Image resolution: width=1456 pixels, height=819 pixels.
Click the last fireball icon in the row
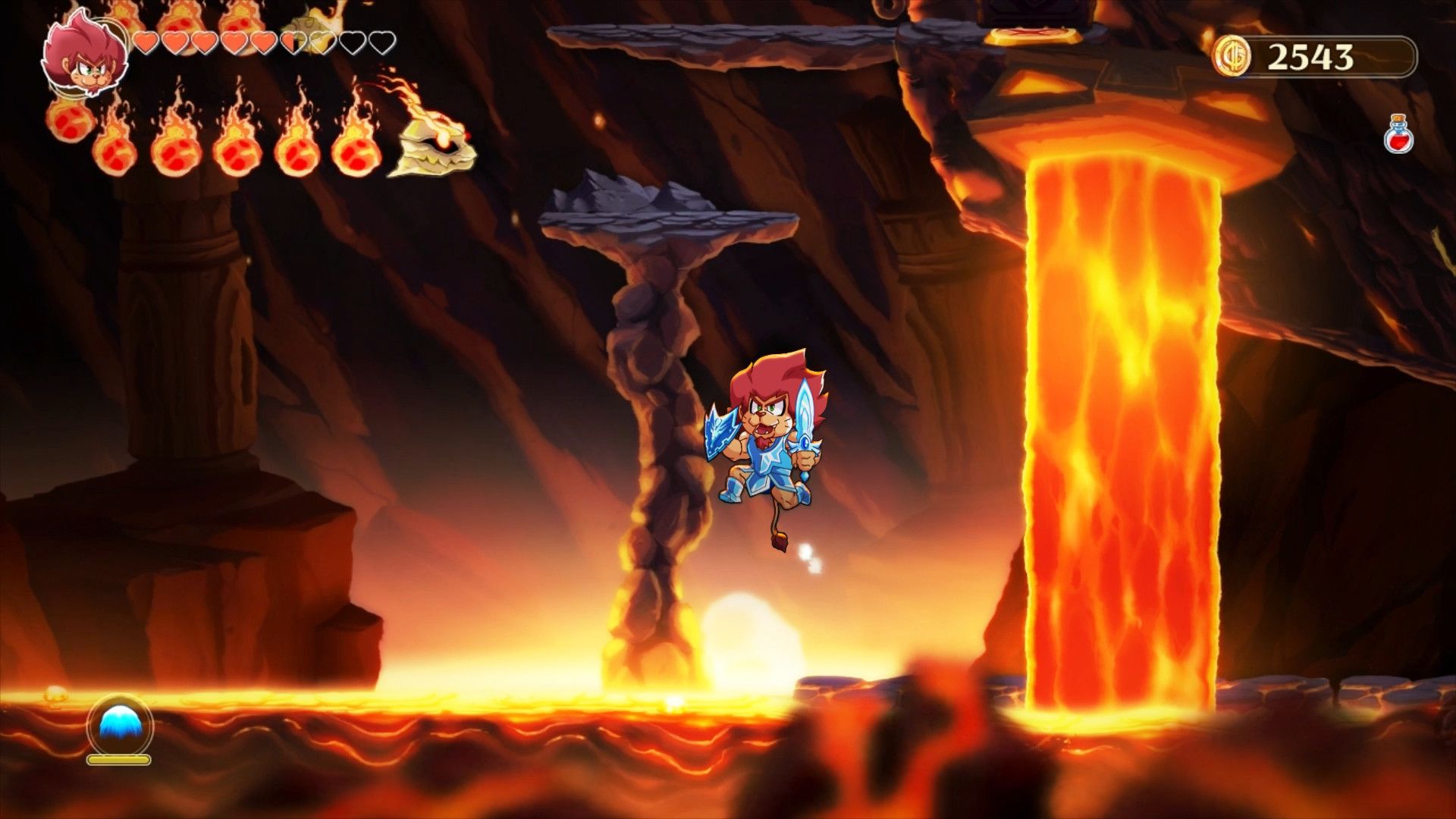coord(355,150)
